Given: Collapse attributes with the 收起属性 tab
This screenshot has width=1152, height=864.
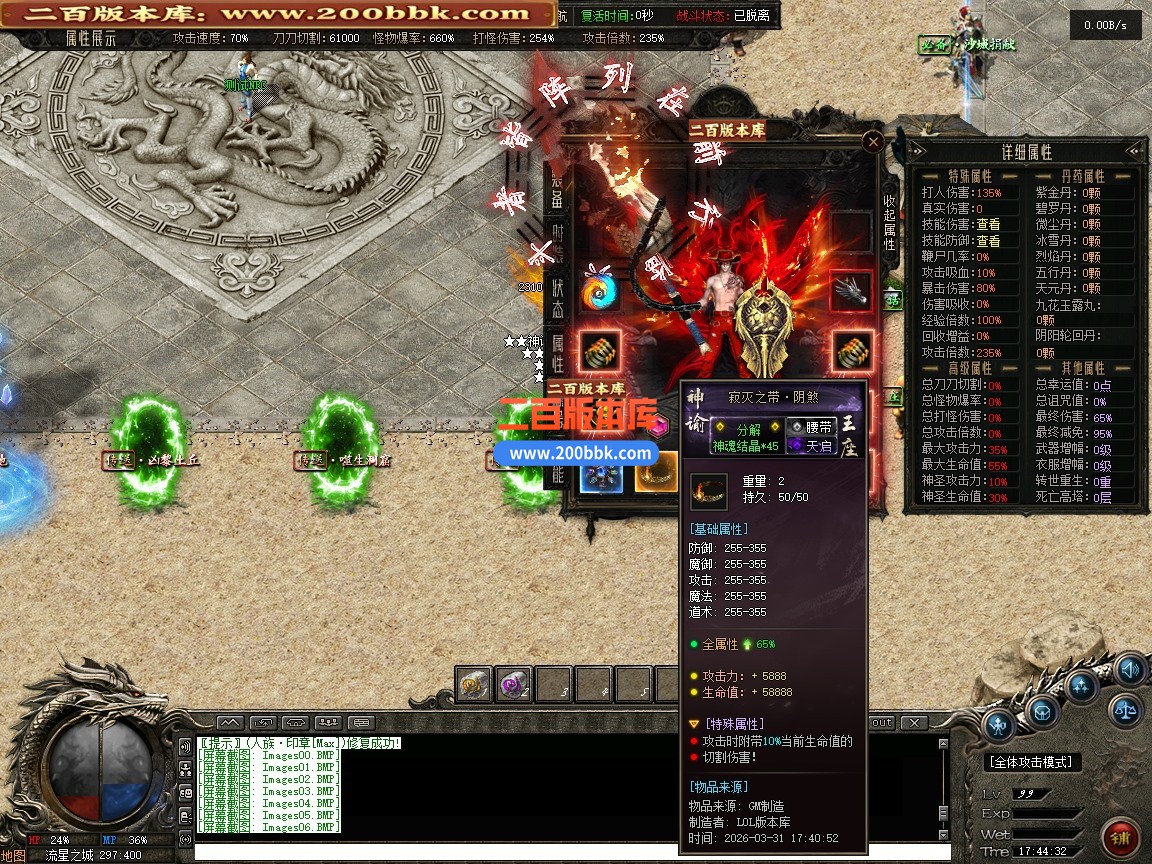Looking at the screenshot, I should [889, 222].
